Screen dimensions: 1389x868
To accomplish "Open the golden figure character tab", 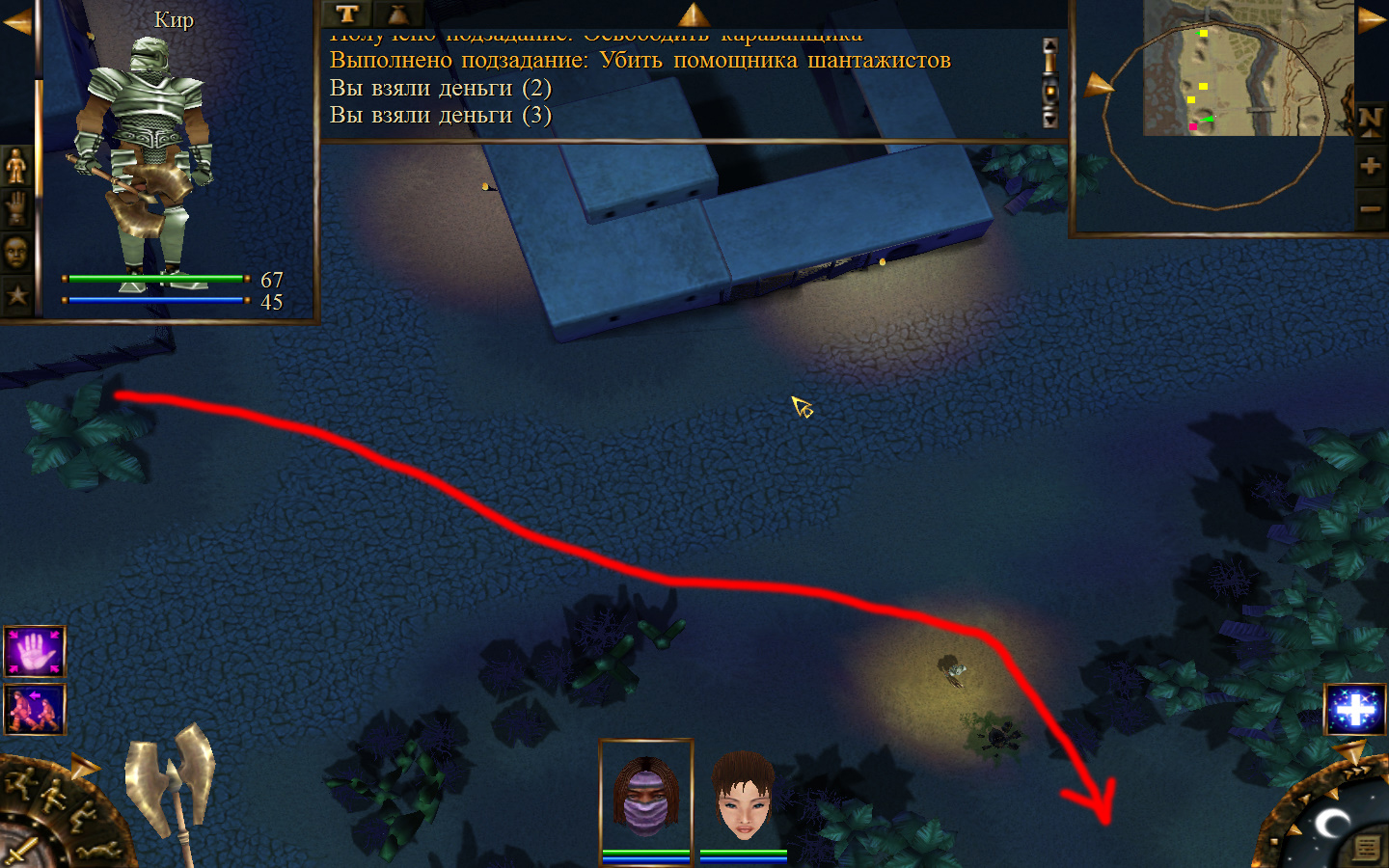I will point(16,167).
